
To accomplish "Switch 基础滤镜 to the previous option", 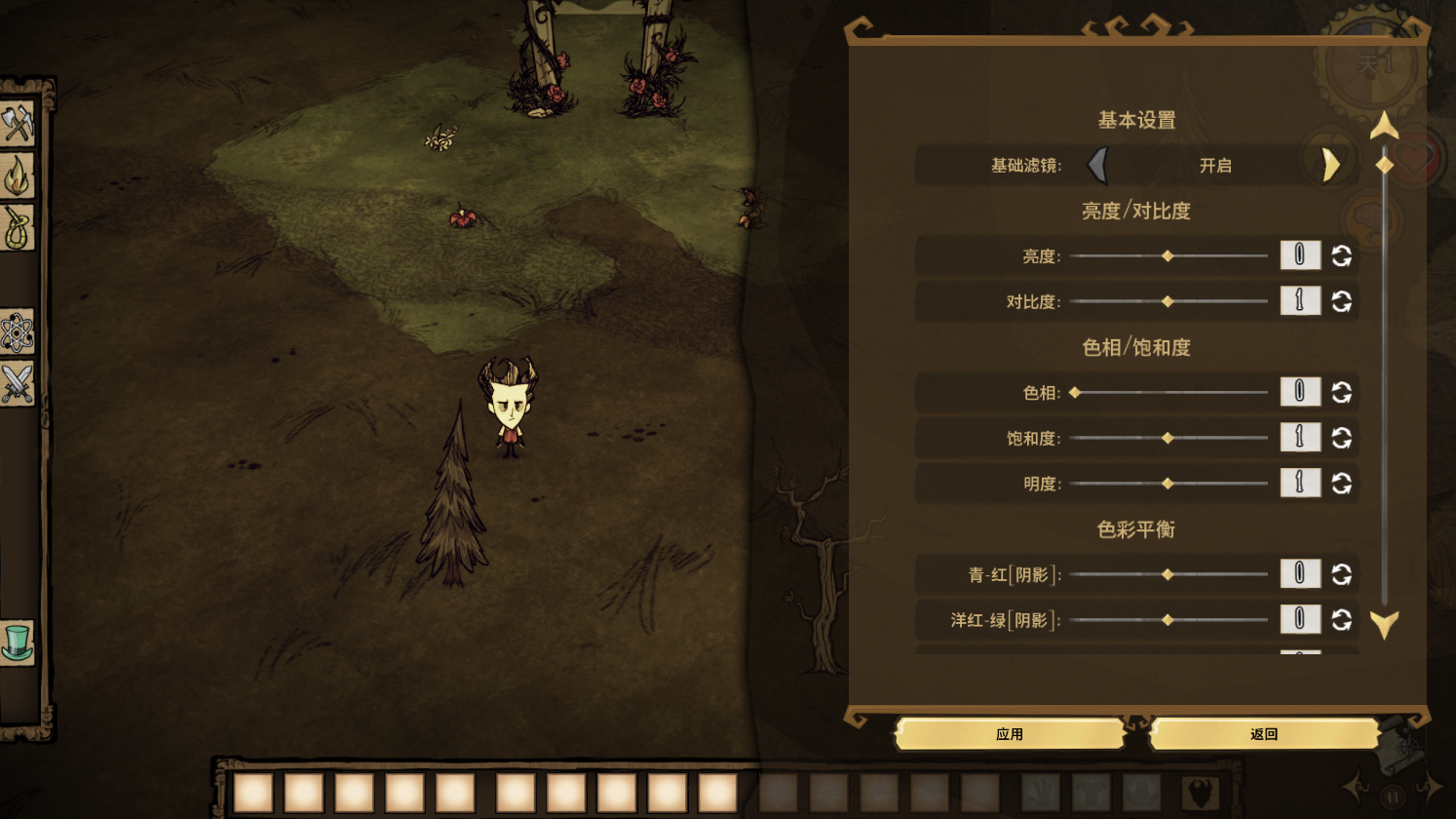I will tap(1098, 166).
